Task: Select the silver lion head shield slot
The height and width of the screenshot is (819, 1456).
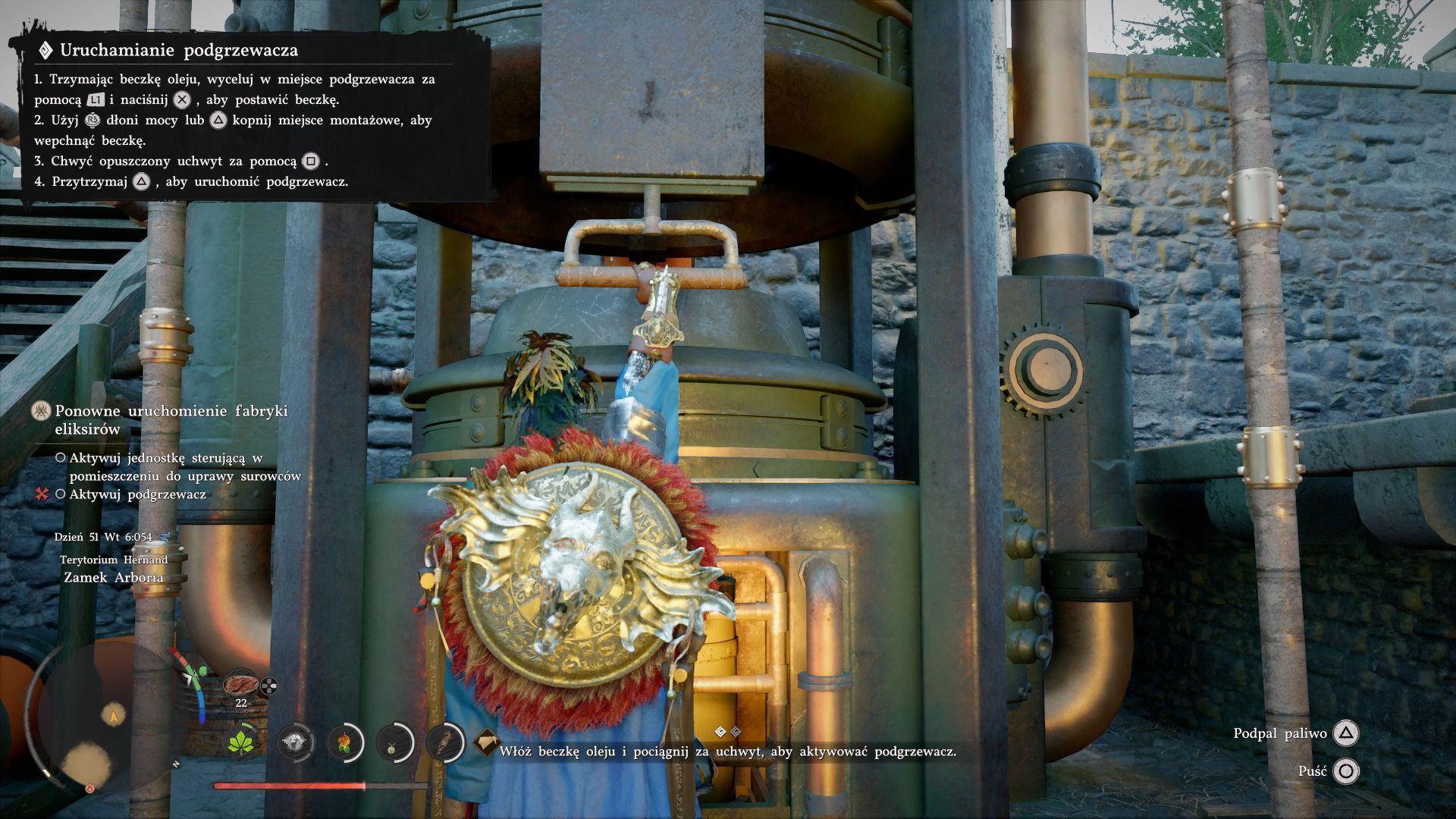Action: 295,742
